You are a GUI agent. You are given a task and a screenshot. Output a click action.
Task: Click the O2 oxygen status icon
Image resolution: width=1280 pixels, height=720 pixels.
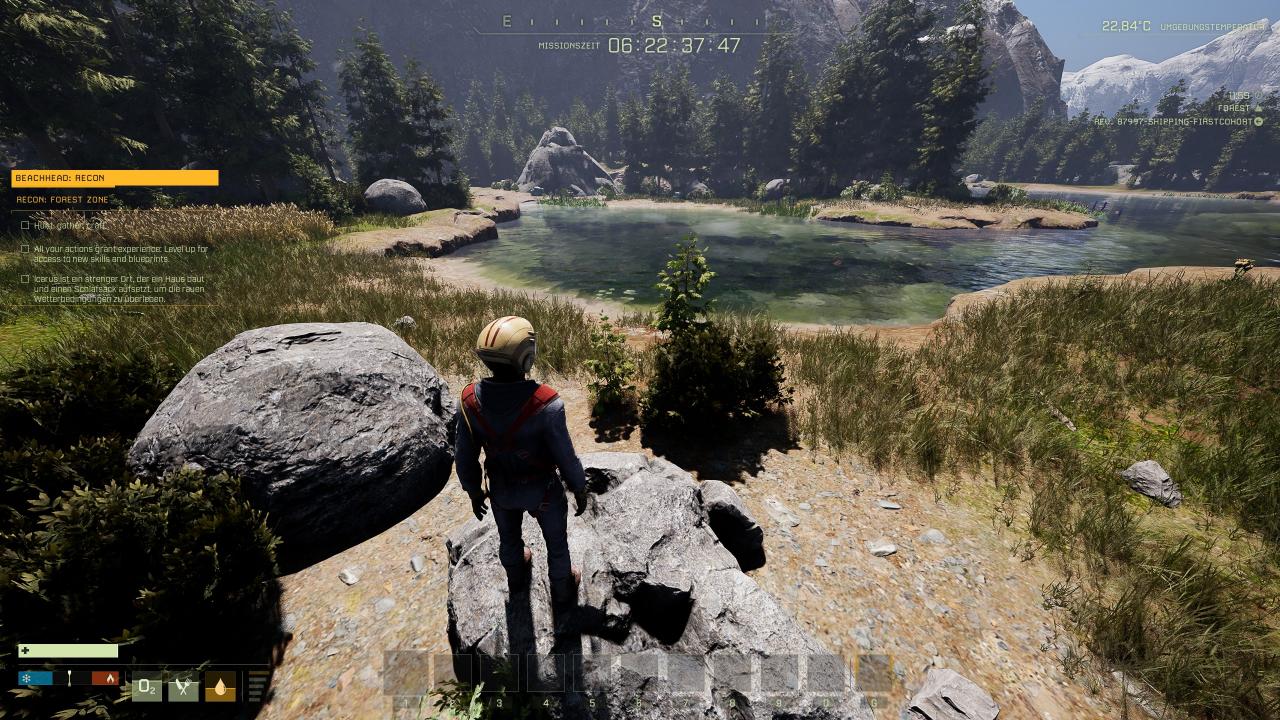click(x=147, y=686)
